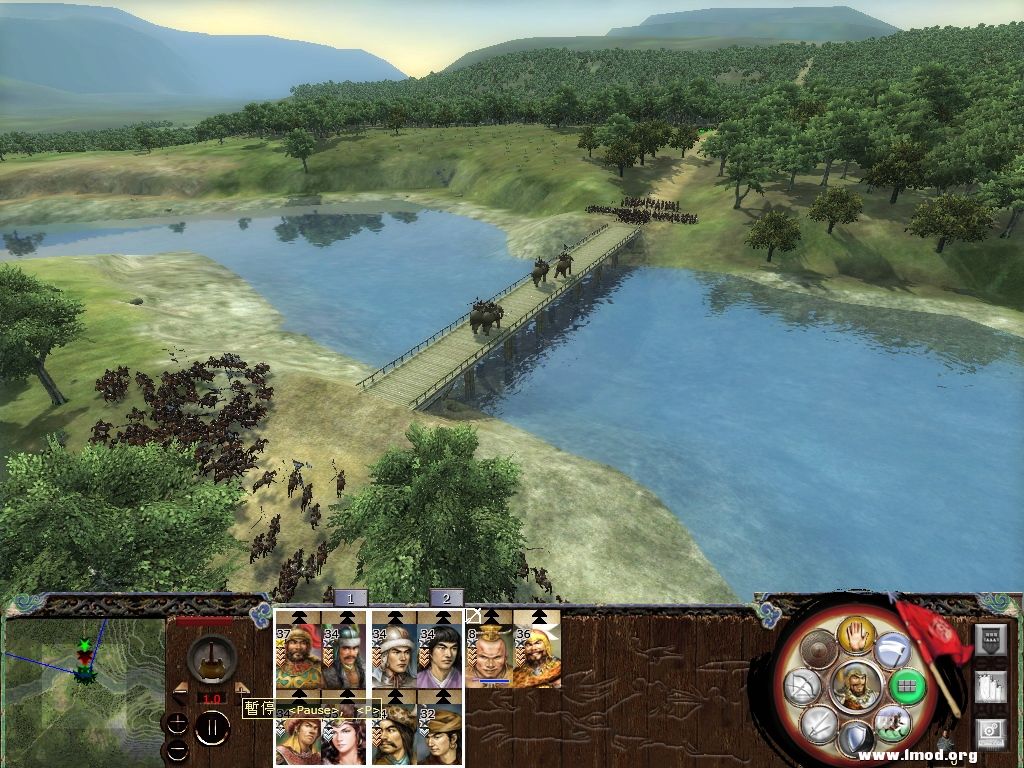Decrease game speed with the left arrow
Screen dimensions: 1024x768
[x=180, y=688]
